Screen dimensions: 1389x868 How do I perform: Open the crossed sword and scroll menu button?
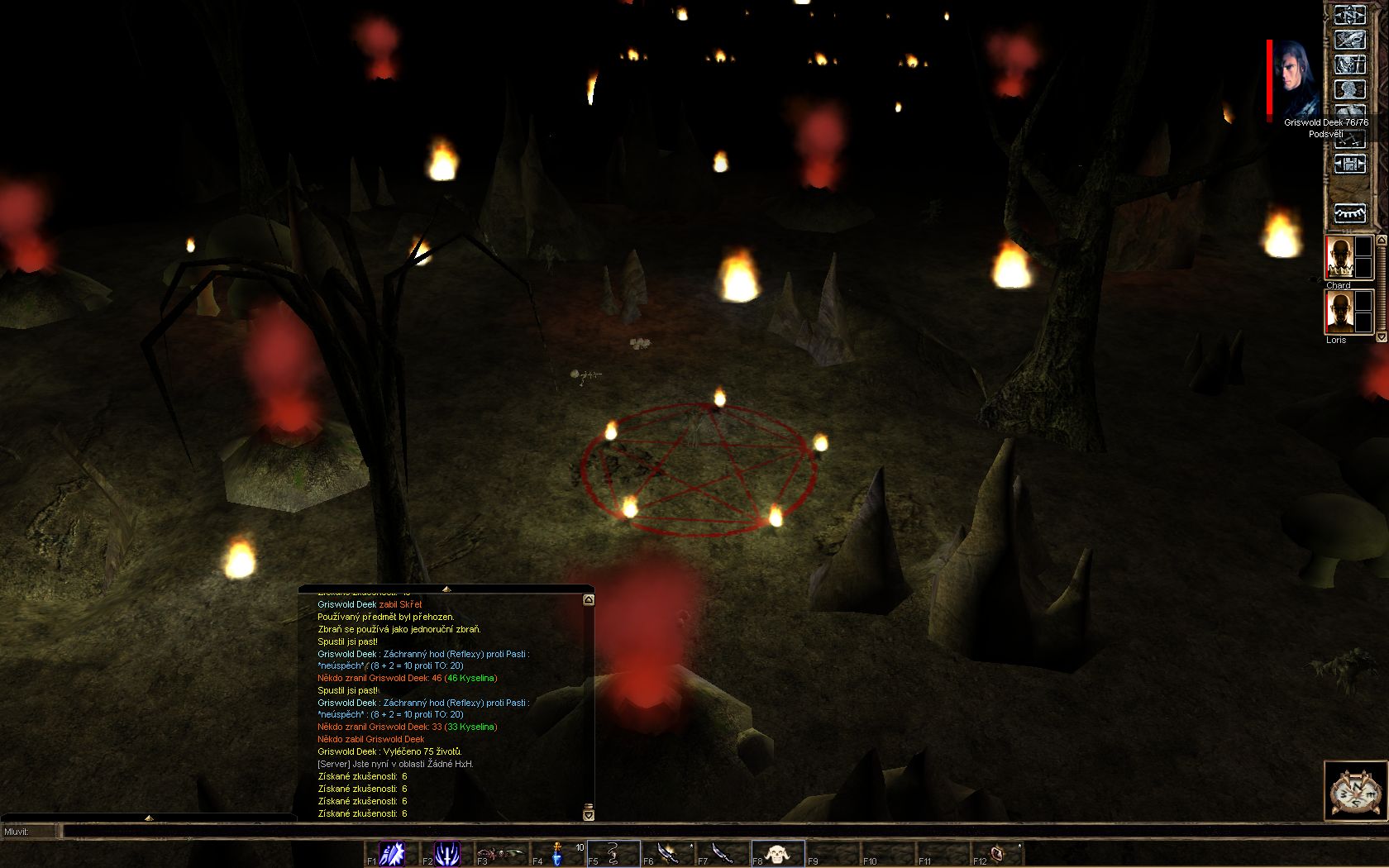1350,40
